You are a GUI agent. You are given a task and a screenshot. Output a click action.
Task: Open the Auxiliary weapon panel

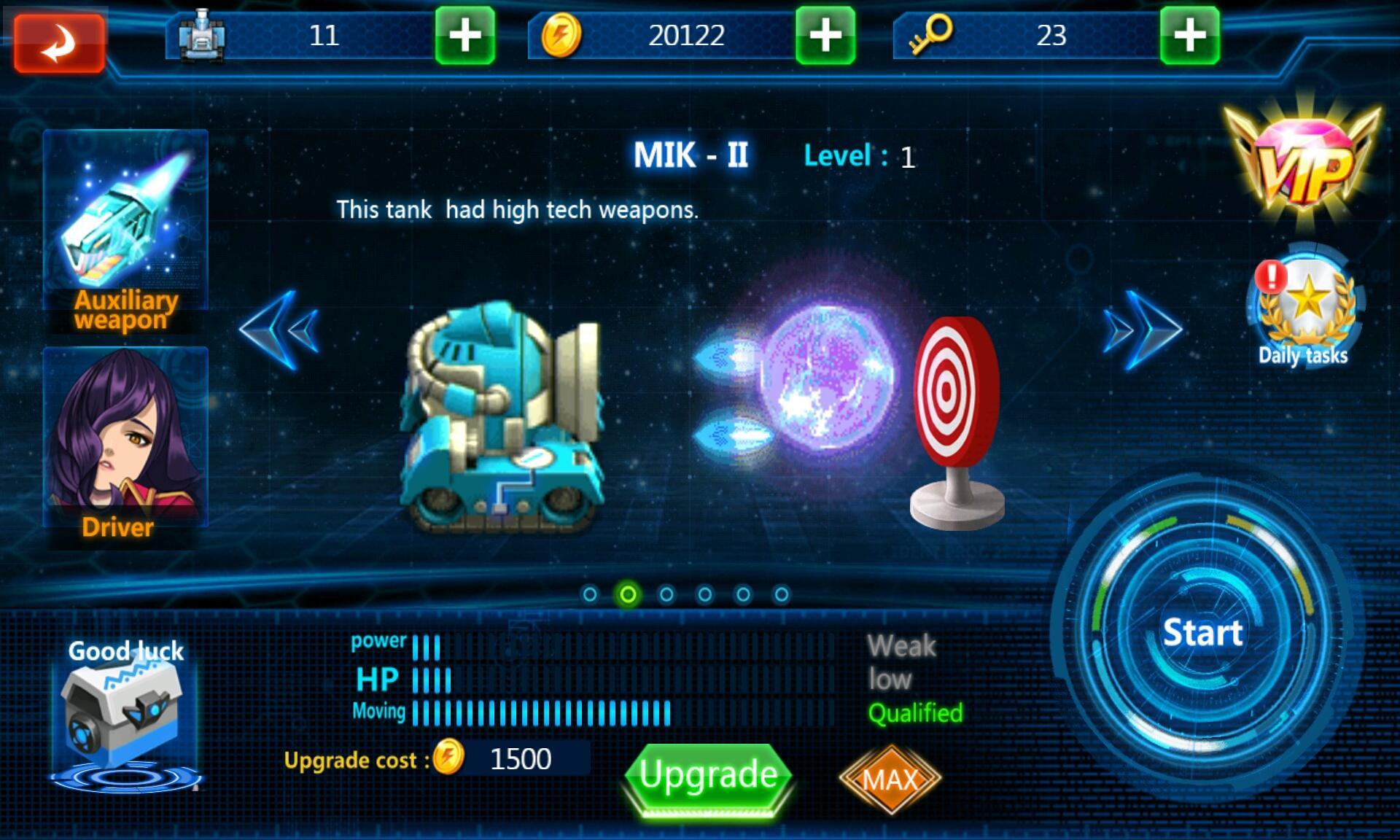click(125, 230)
